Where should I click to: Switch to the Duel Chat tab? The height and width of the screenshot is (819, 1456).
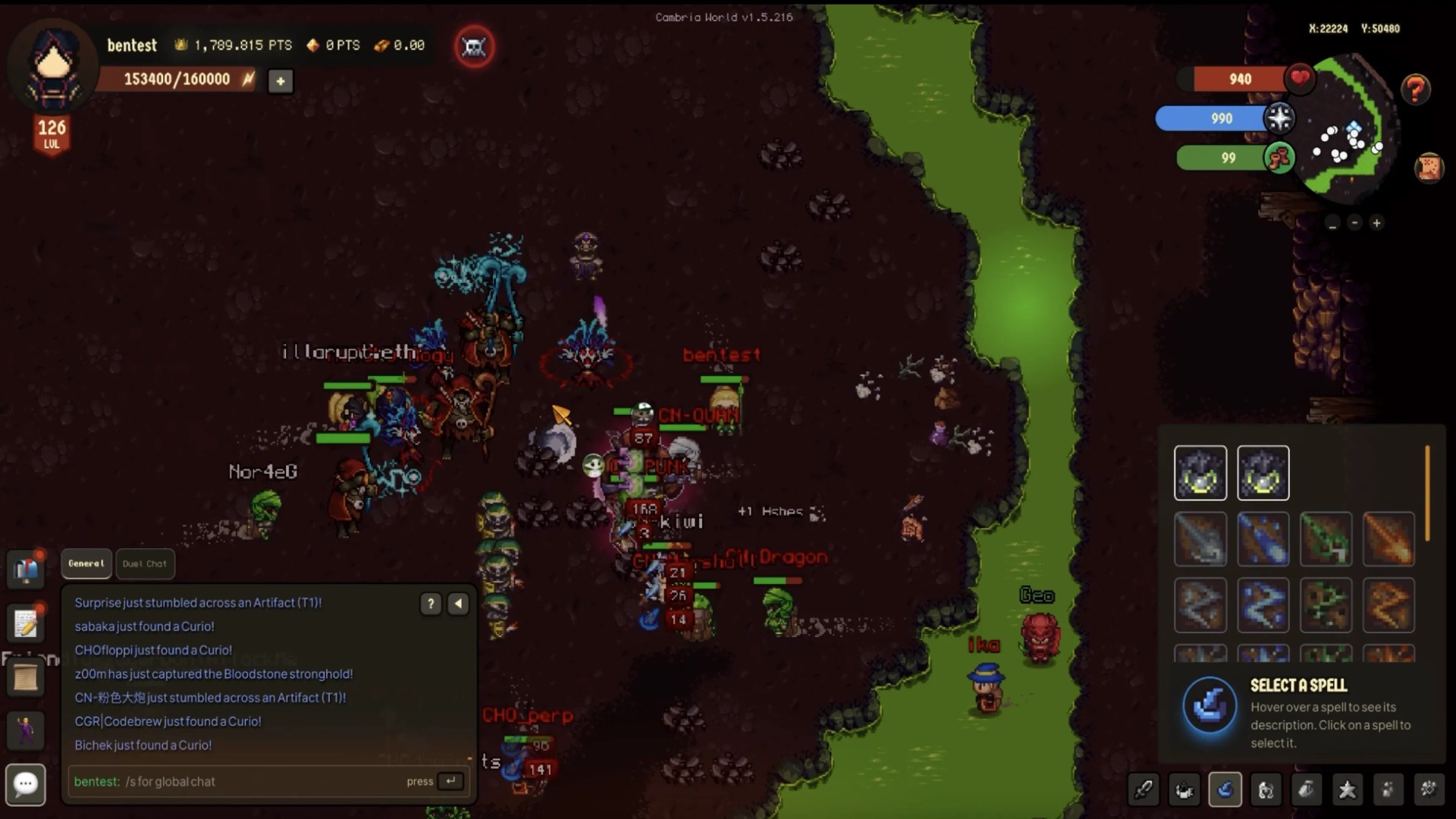coord(144,563)
